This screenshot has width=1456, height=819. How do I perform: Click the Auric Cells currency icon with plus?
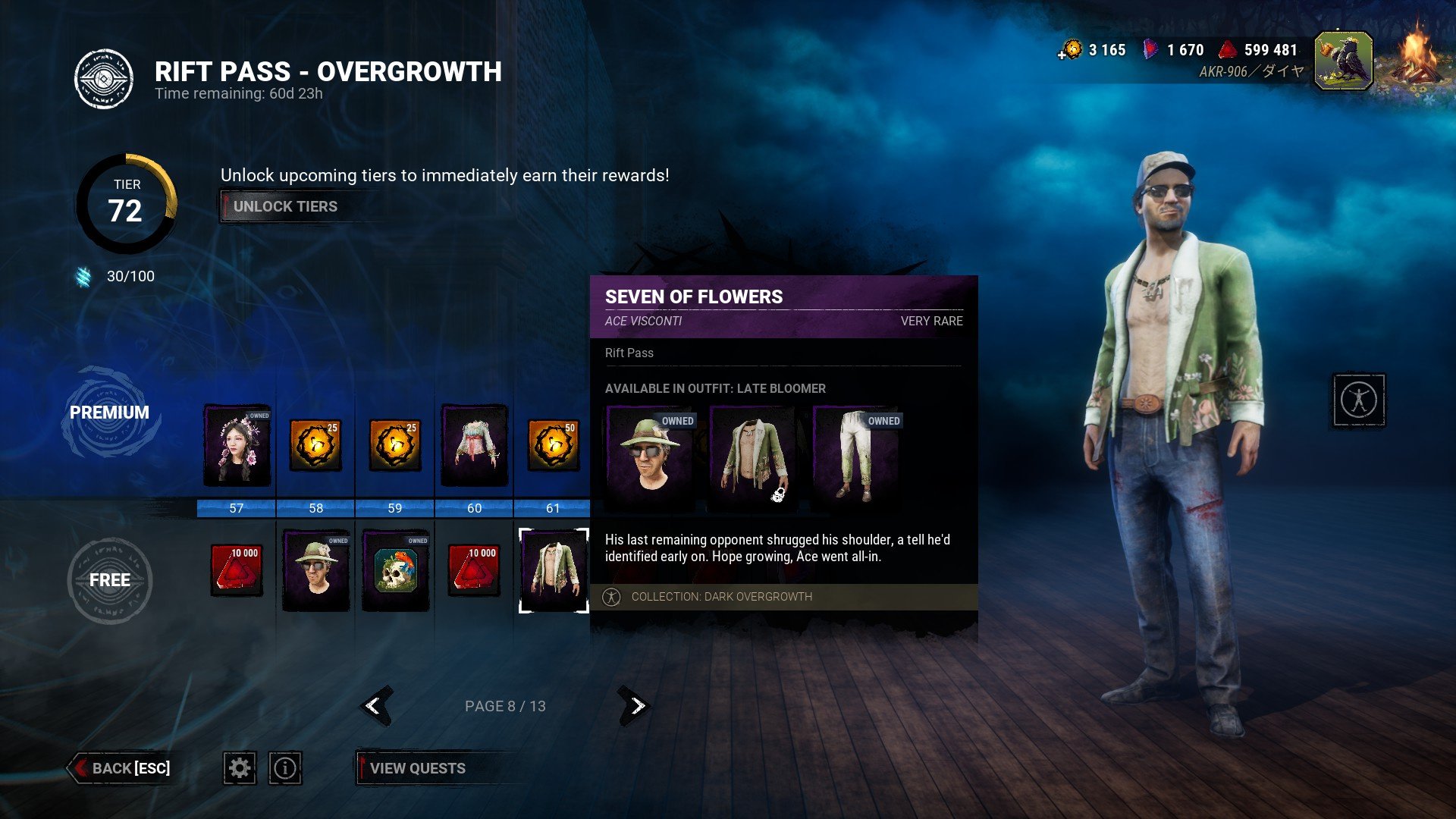coord(1071,50)
